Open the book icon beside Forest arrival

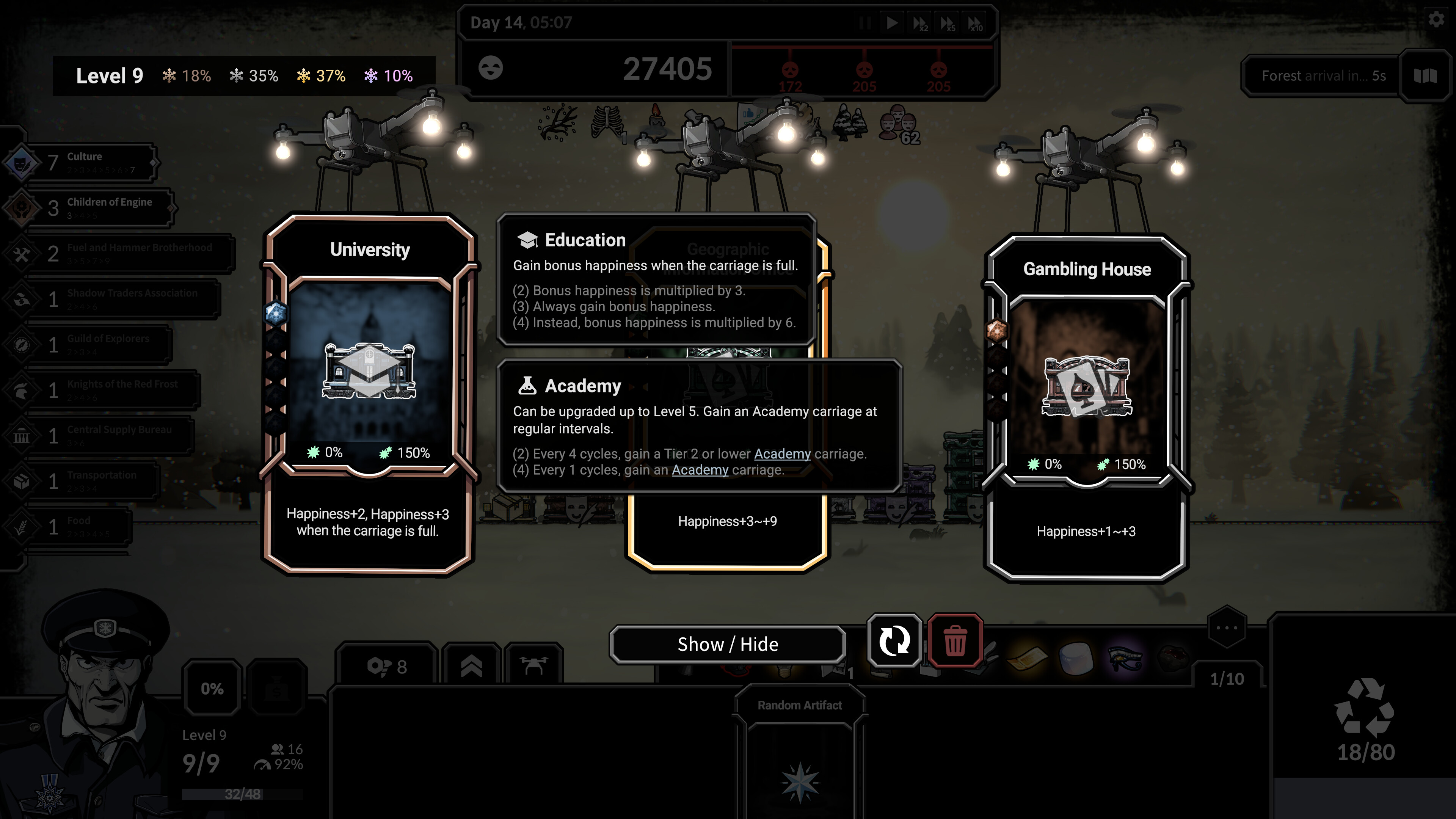pos(1425,76)
